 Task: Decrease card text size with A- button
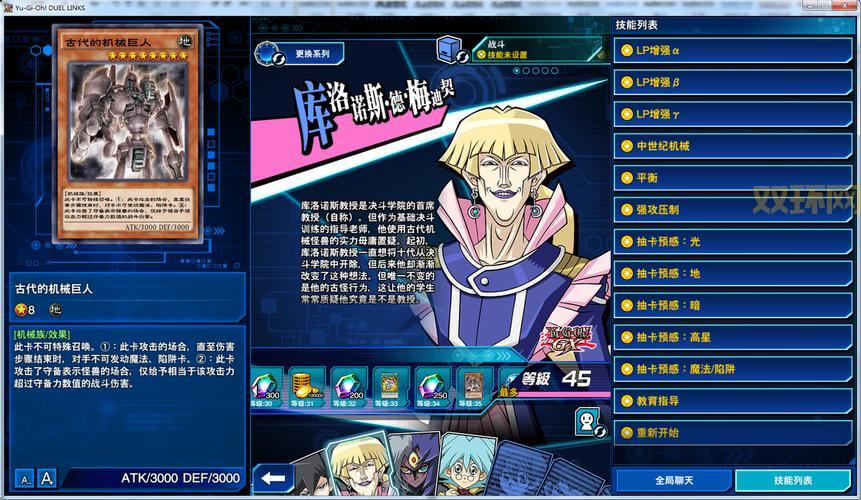coord(25,480)
